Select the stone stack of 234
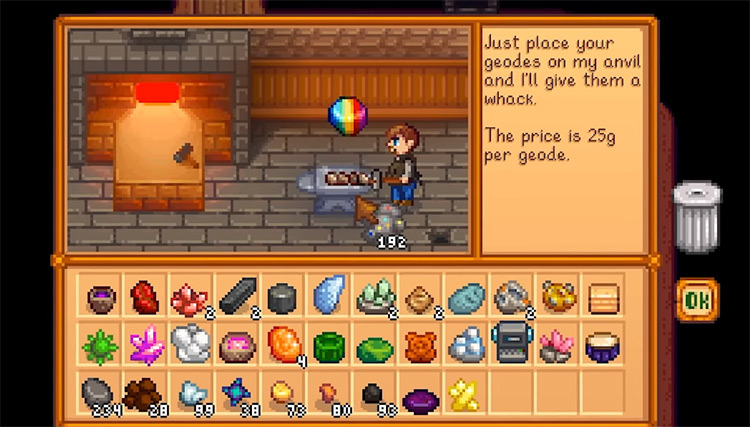 click(99, 393)
